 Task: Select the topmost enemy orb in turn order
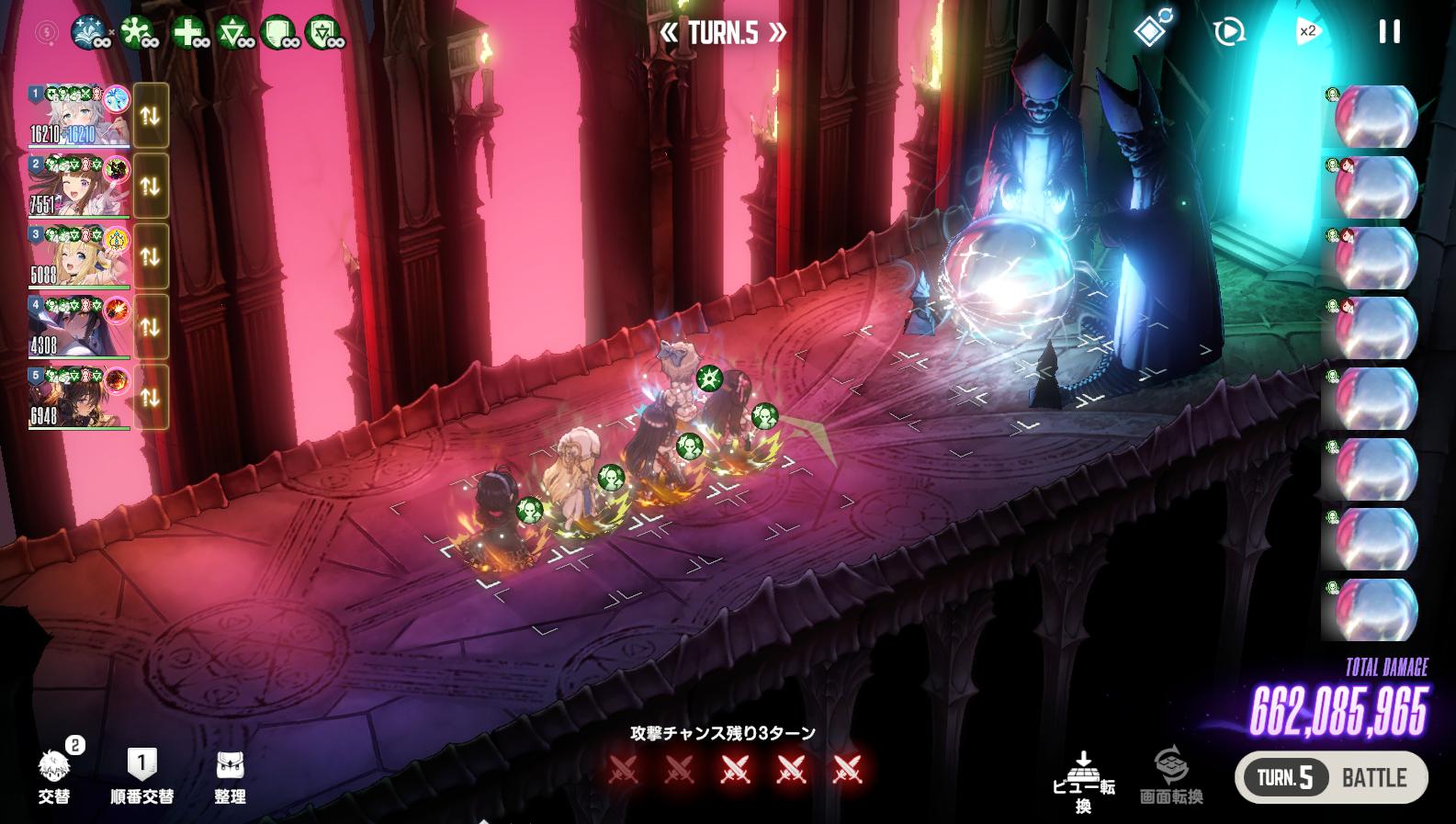pyautogui.click(x=1374, y=117)
